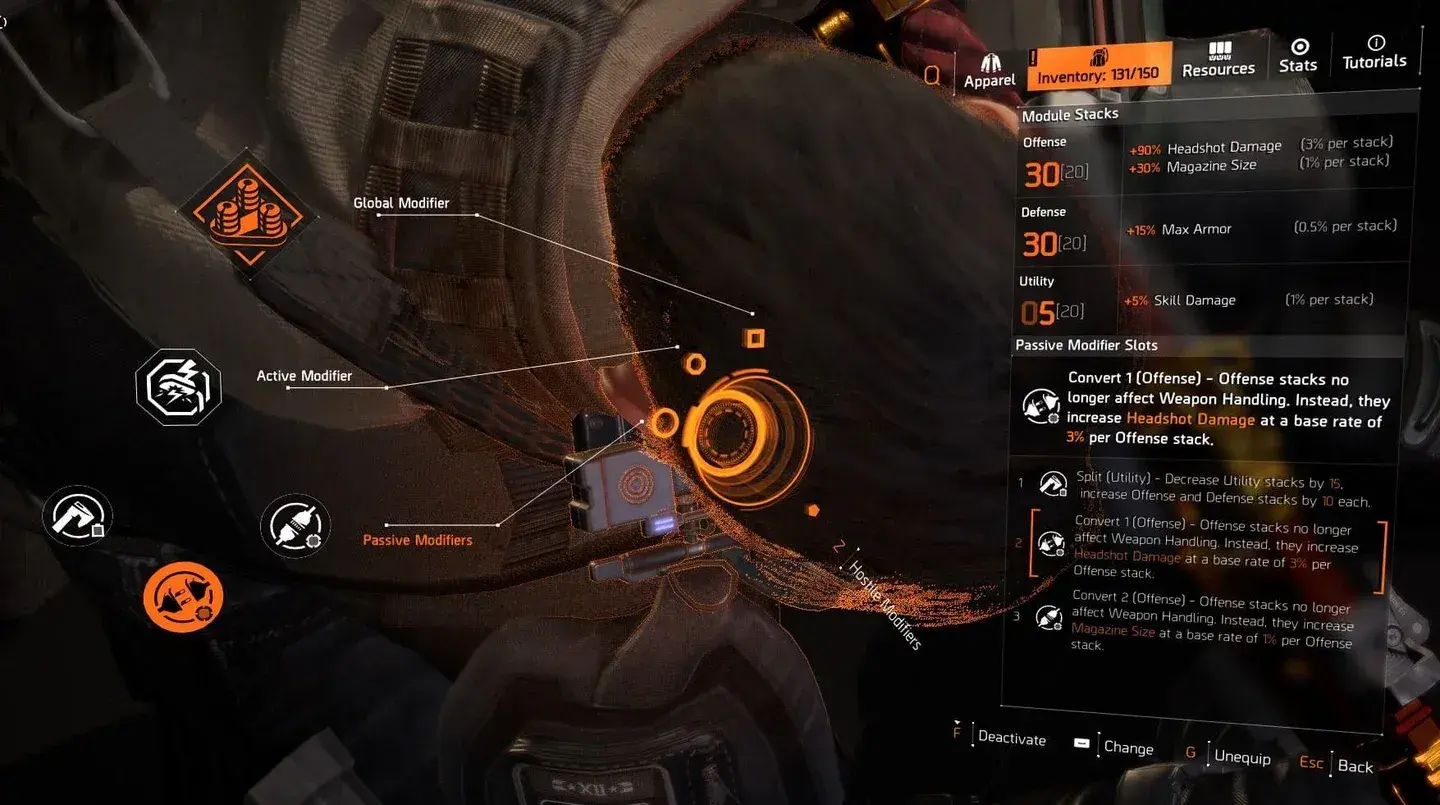Show the Resources tab
This screenshot has width=1440, height=805.
[x=1218, y=60]
